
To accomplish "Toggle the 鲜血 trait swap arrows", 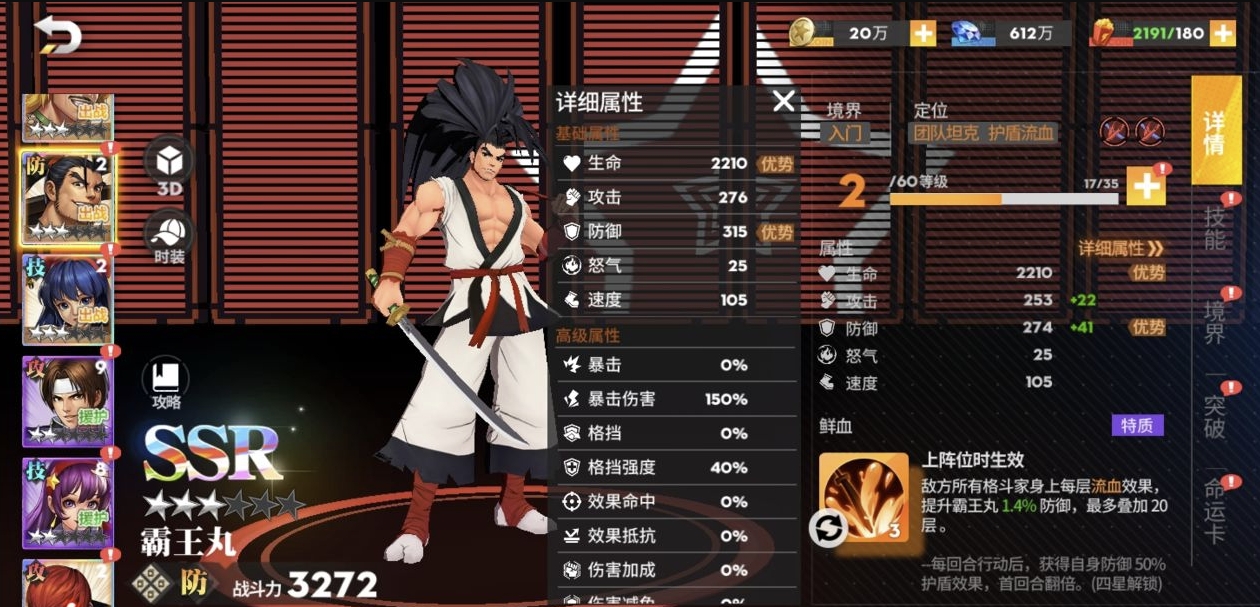I will [x=829, y=528].
